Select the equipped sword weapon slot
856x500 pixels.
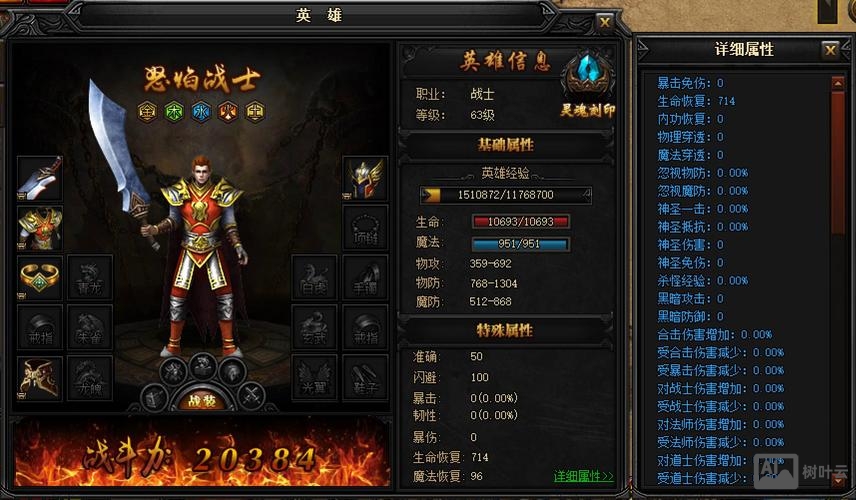click(40, 178)
